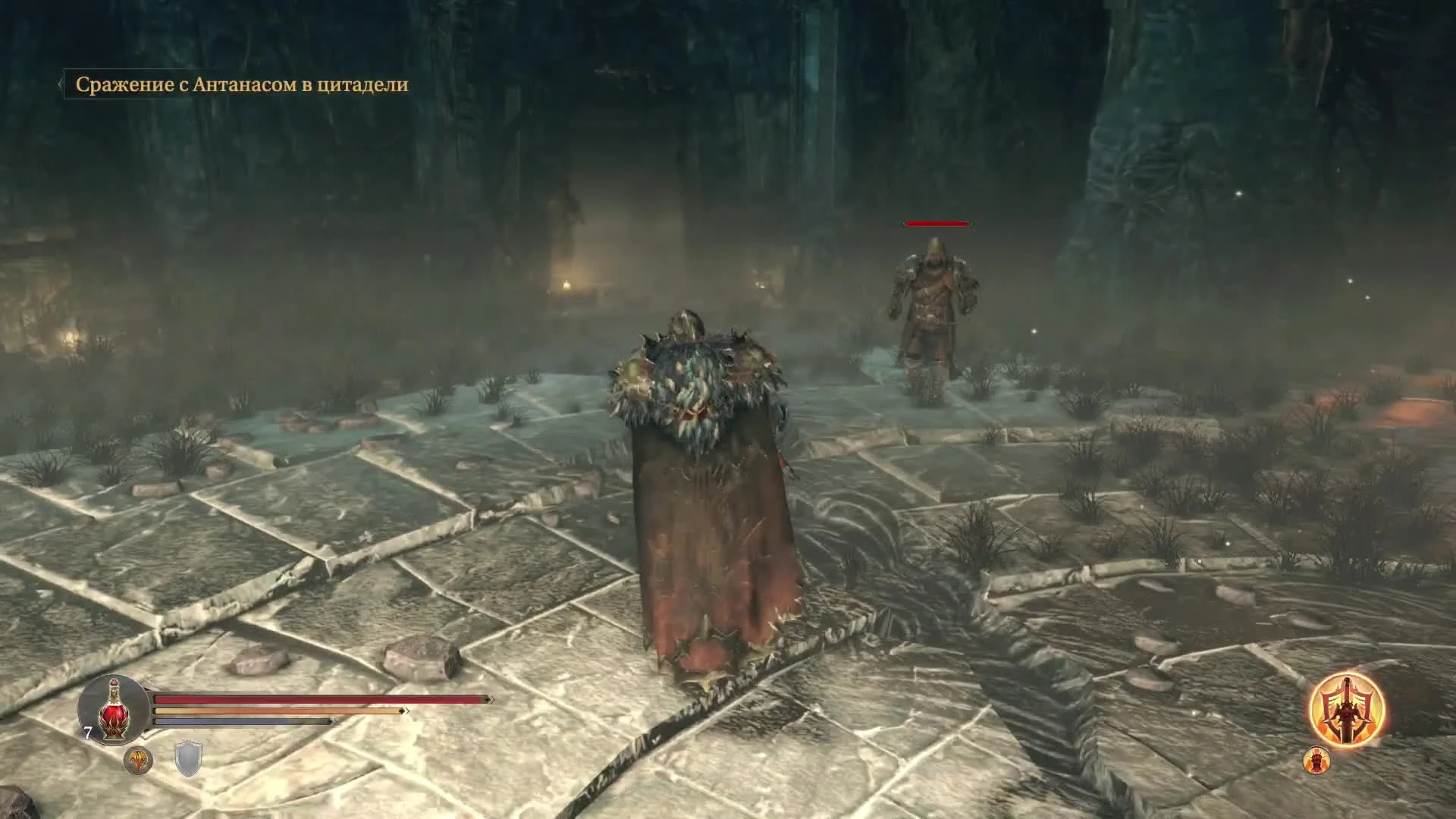1456x819 pixels.
Task: Toggle the shield stance indicator
Action: point(187,758)
